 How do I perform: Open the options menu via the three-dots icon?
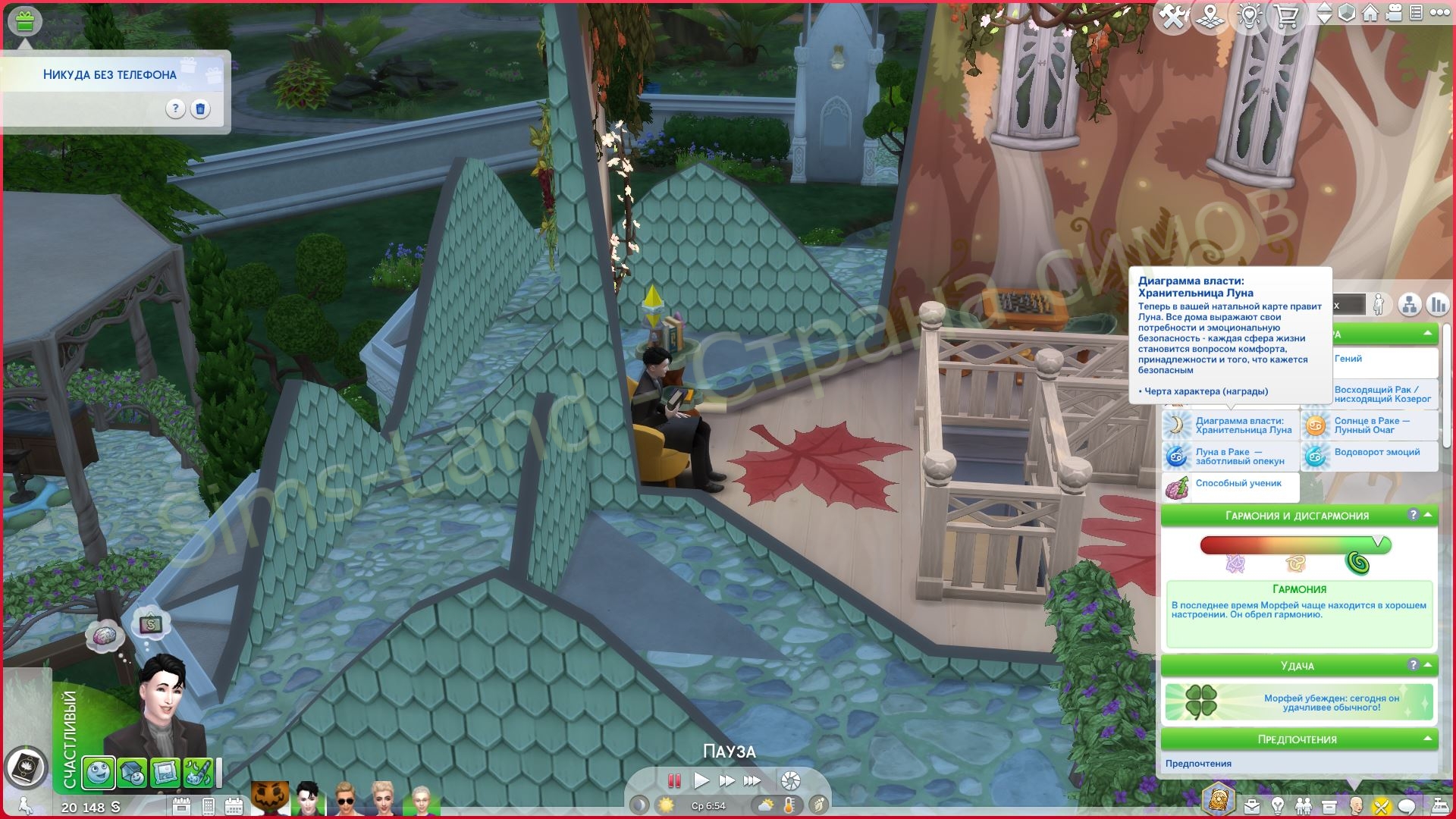(1439, 14)
